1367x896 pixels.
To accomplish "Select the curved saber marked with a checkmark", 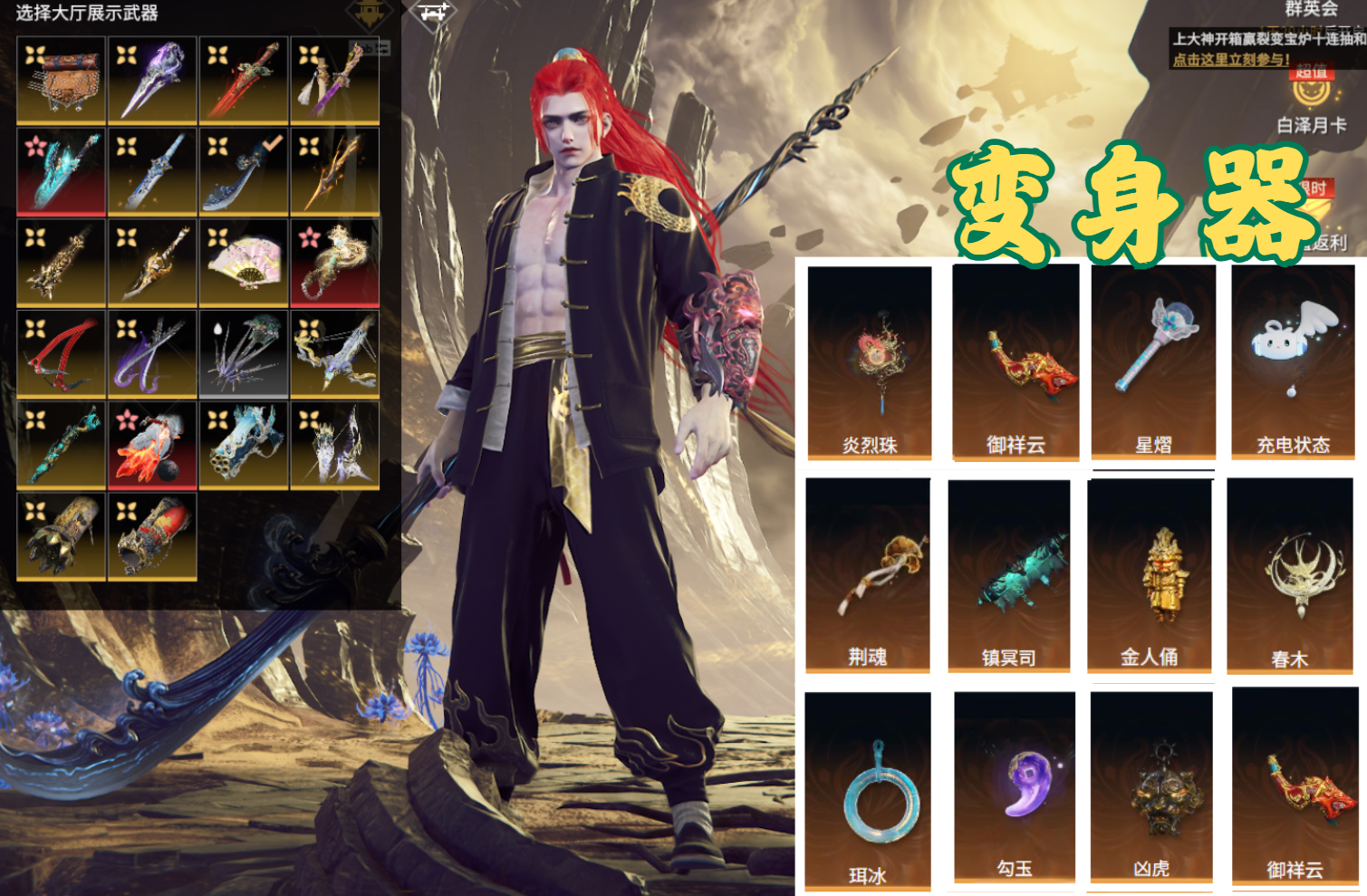I will [x=244, y=171].
